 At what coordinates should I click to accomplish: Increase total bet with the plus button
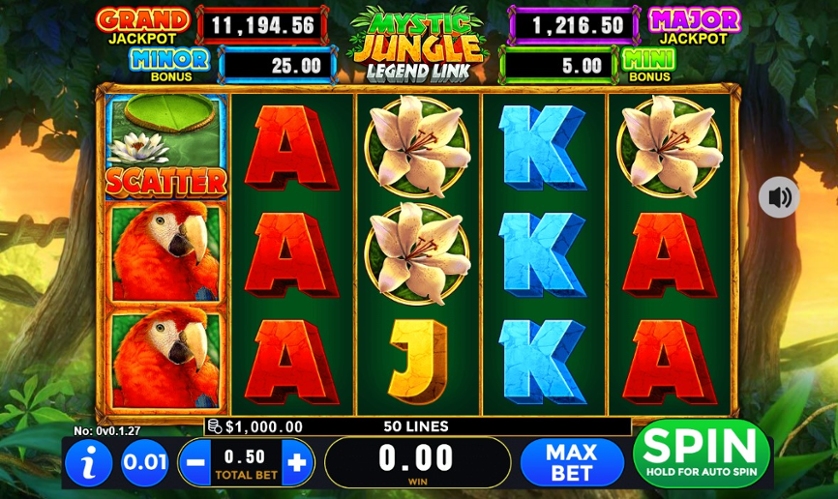(x=297, y=463)
